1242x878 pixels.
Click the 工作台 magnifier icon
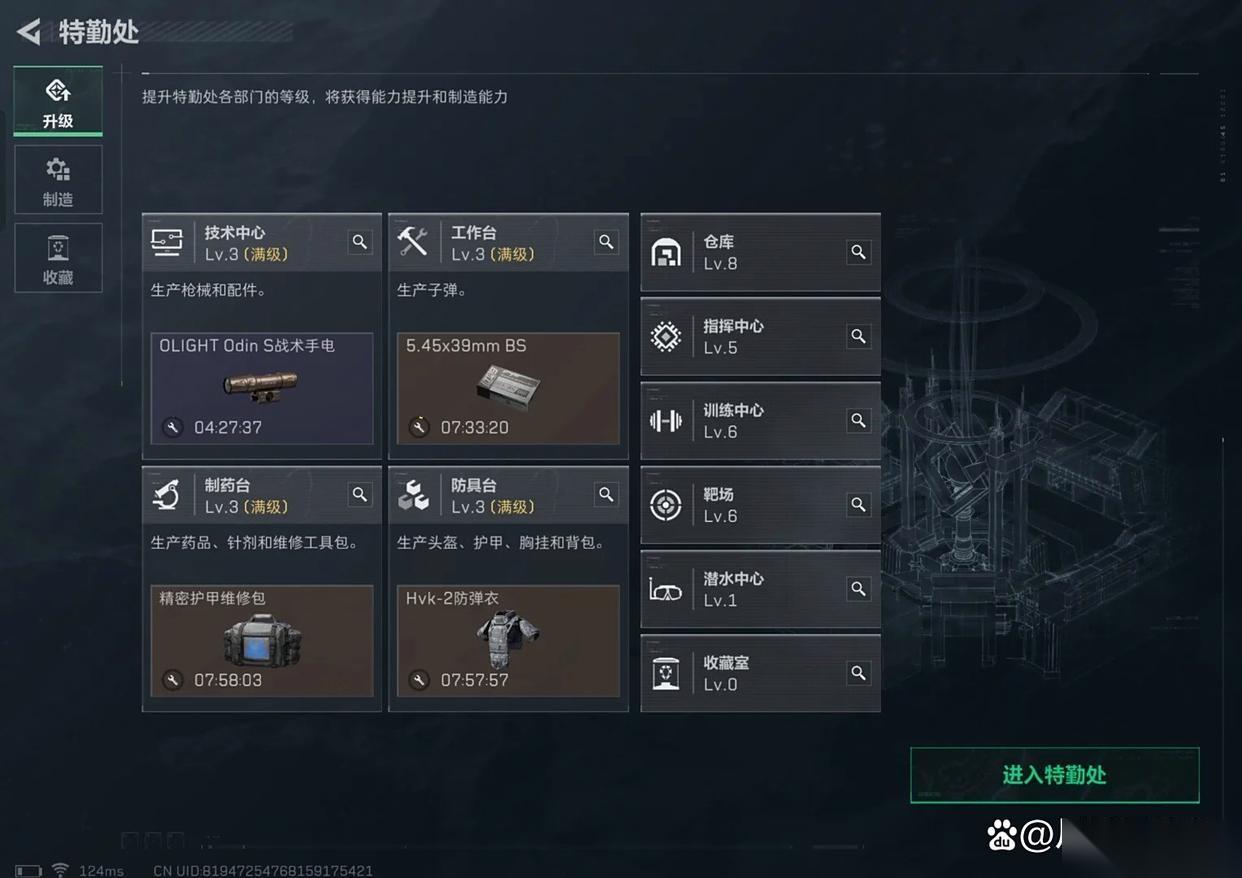606,242
